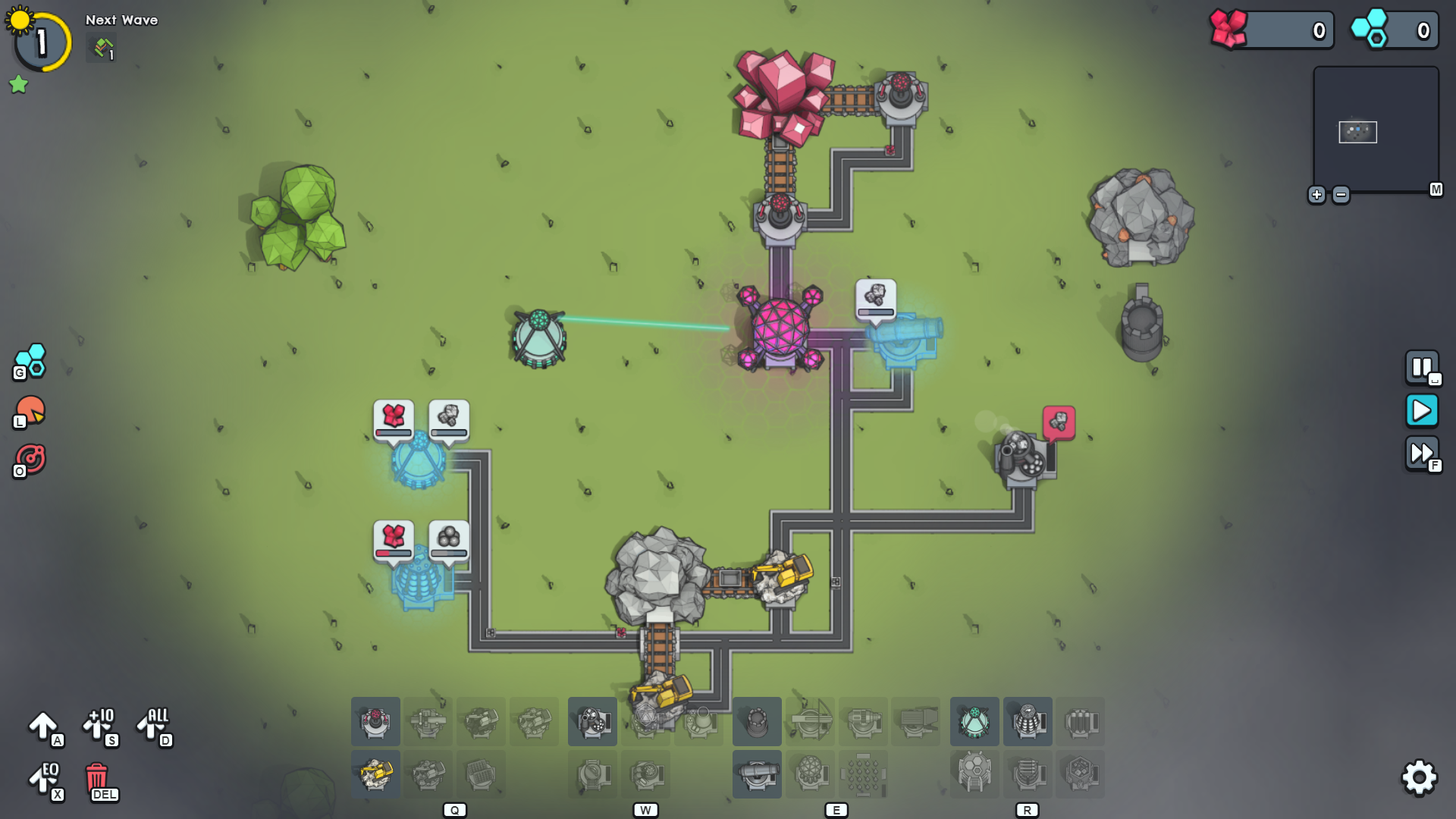Open the settings gear menu
Viewport: 1456px width, 819px height.
(1420, 777)
